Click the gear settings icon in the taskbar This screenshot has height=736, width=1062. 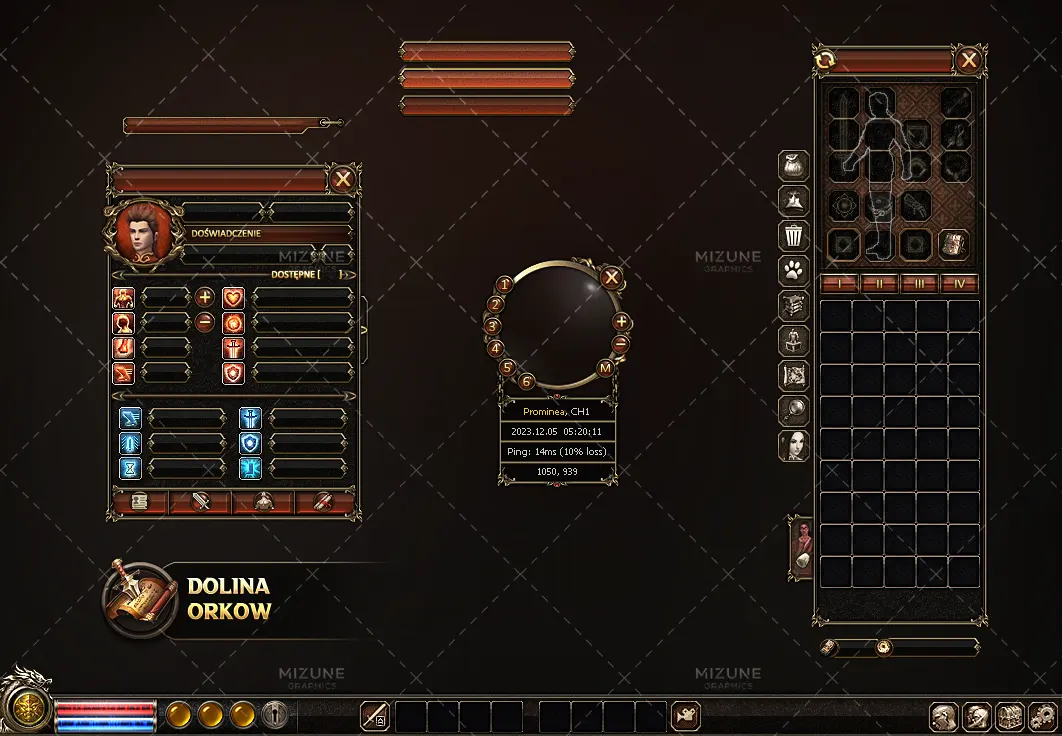point(1042,716)
